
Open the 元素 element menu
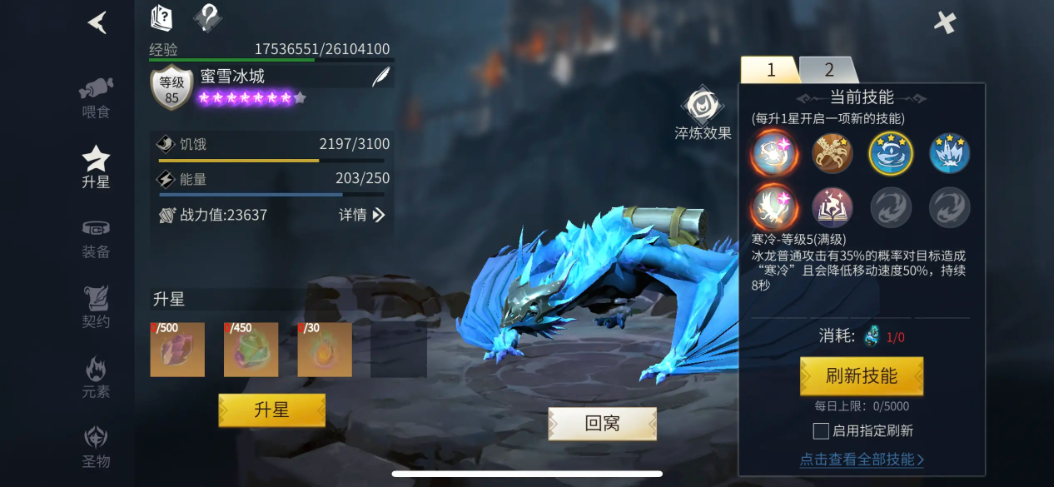[x=96, y=378]
